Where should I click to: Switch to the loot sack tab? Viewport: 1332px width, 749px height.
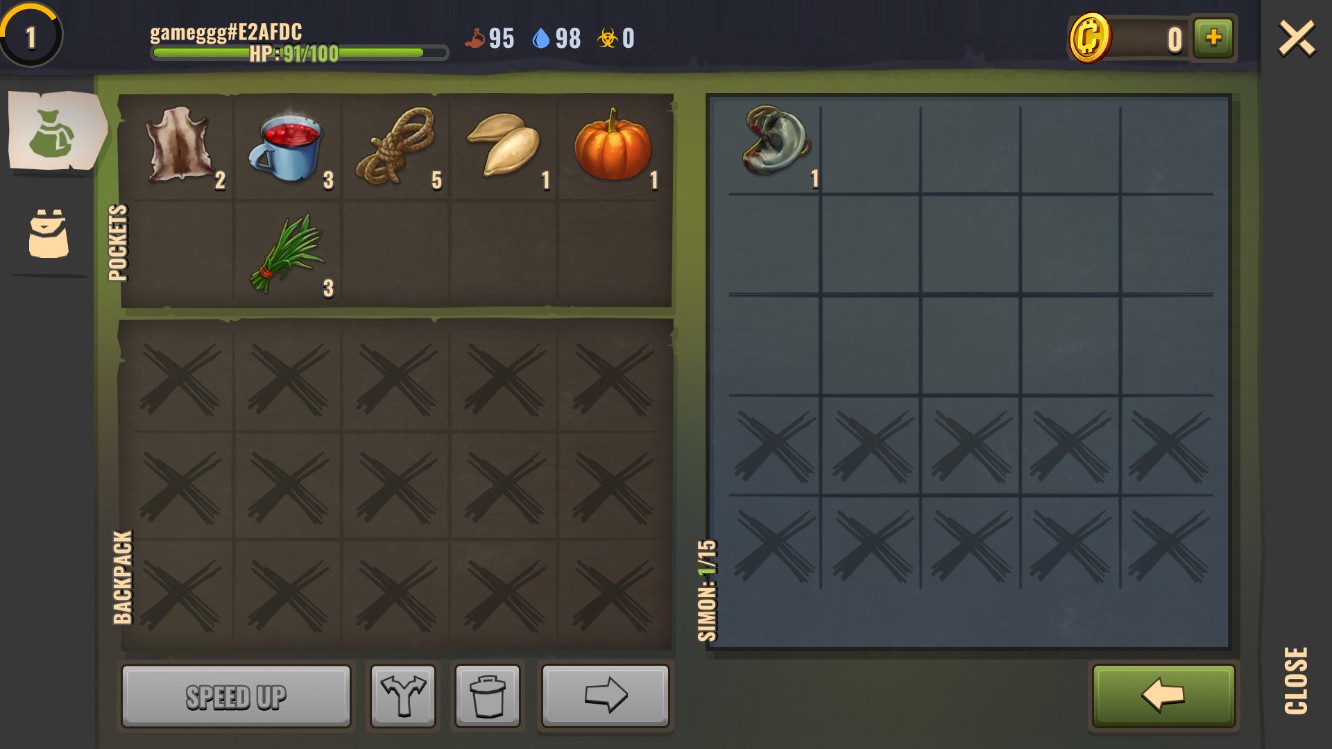click(x=54, y=133)
